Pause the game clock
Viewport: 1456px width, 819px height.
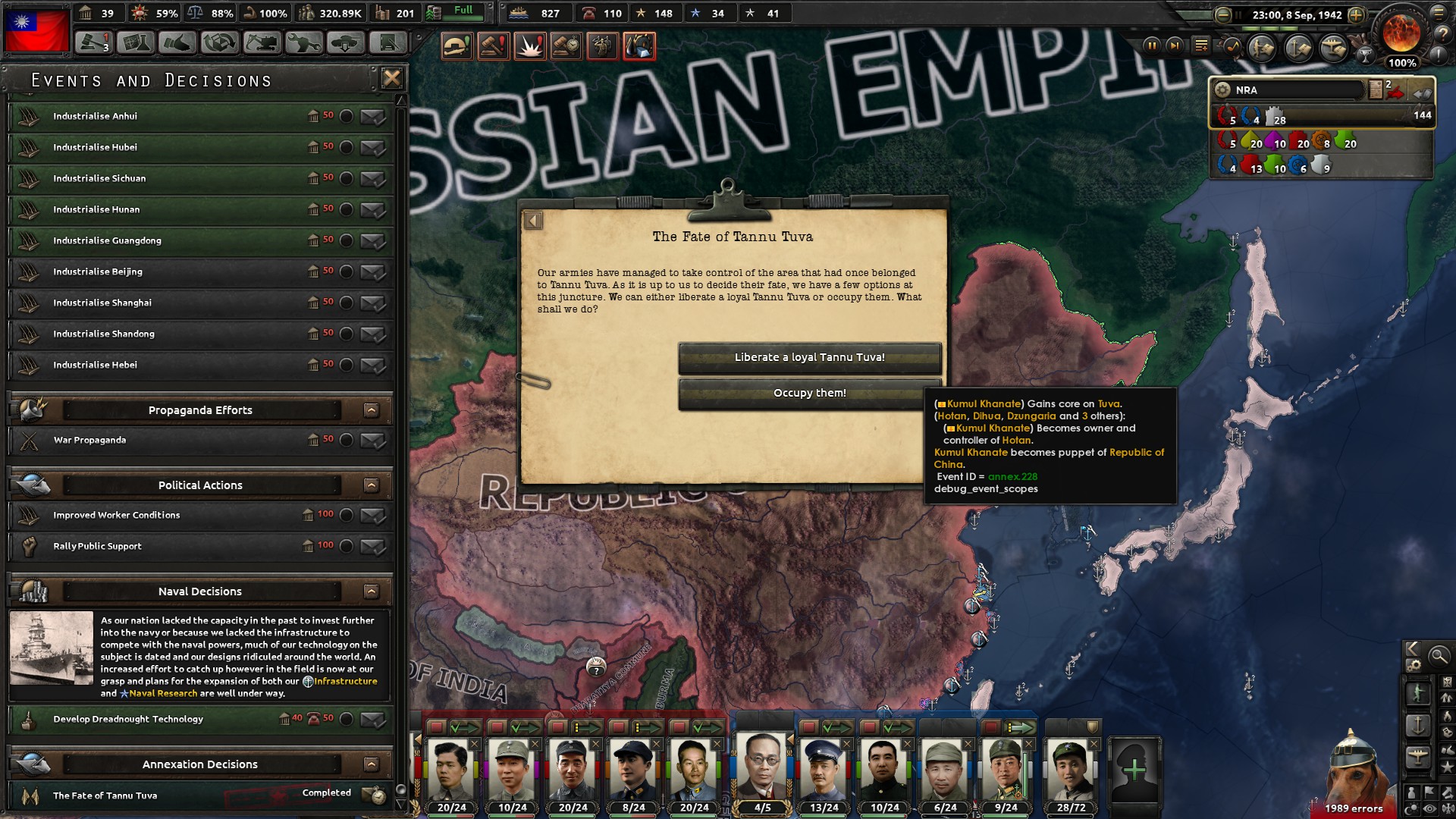(1153, 47)
